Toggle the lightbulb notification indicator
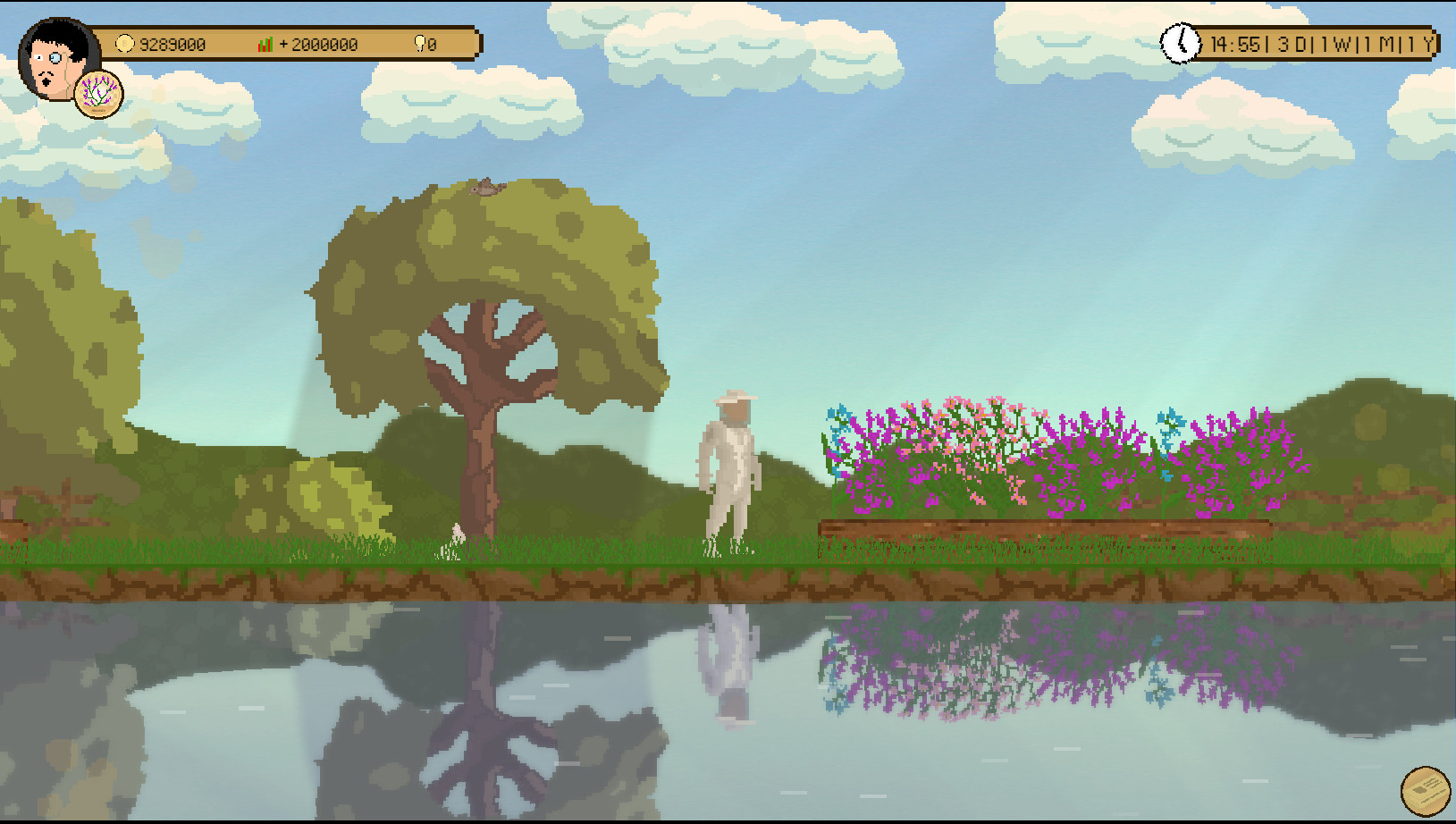 coord(420,43)
